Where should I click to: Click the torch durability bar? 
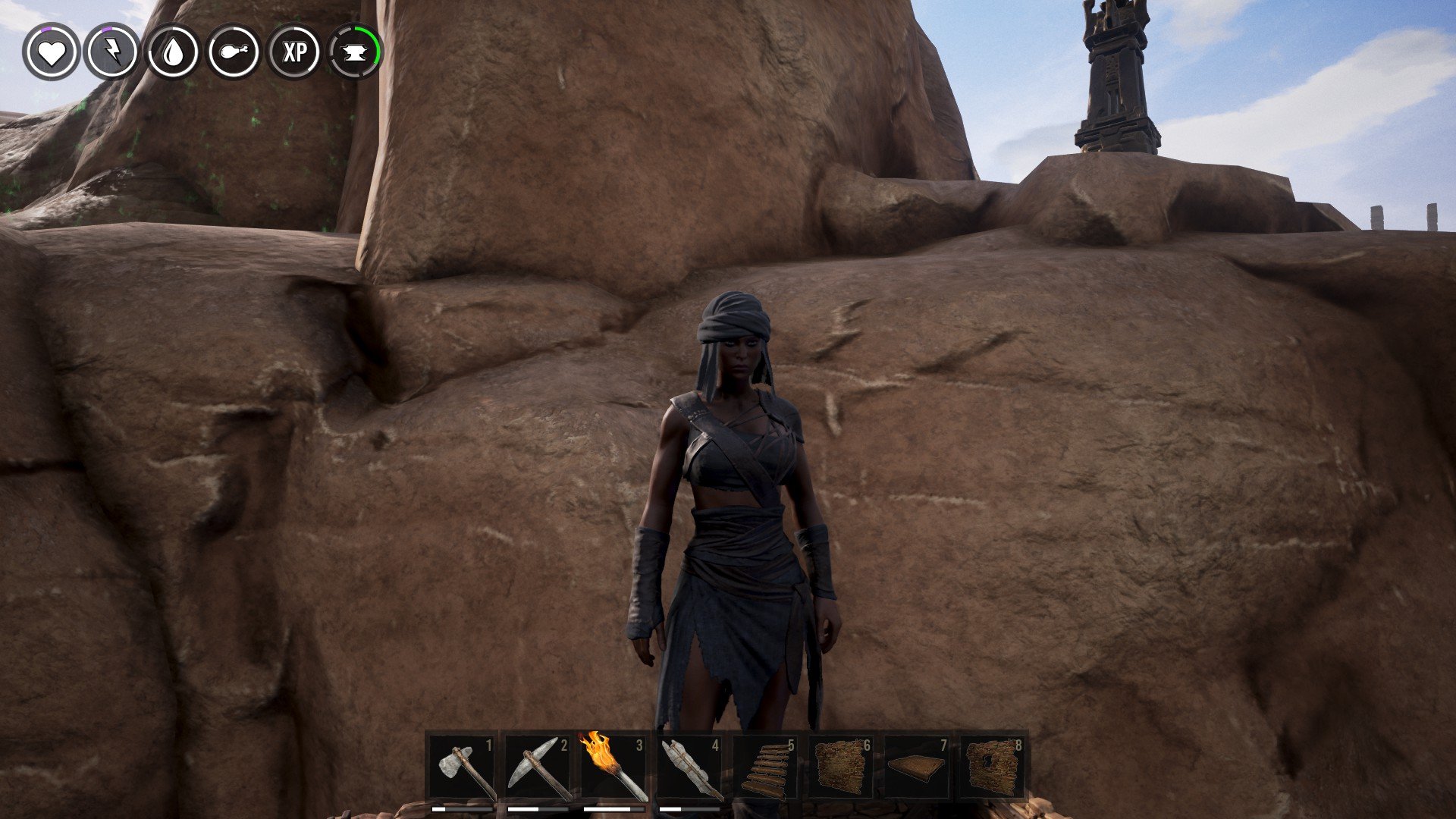pyautogui.click(x=613, y=808)
